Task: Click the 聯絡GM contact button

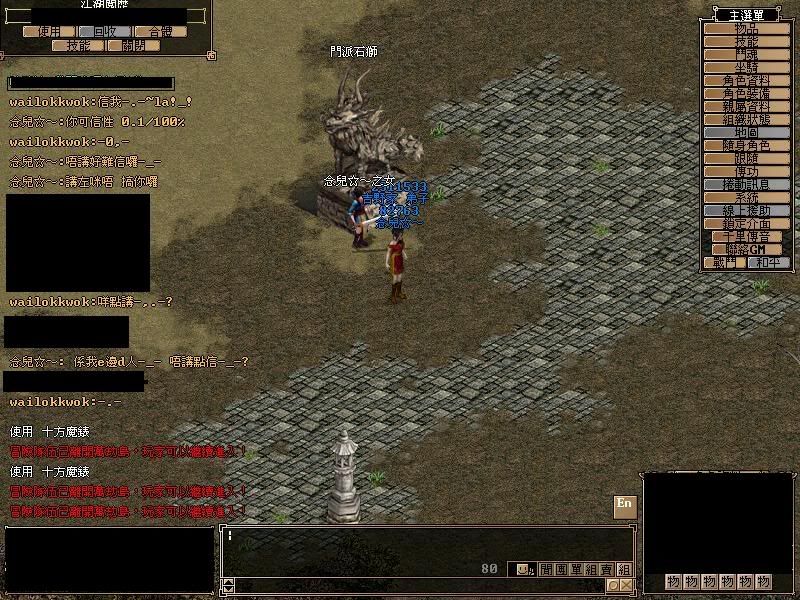Action: 746,249
